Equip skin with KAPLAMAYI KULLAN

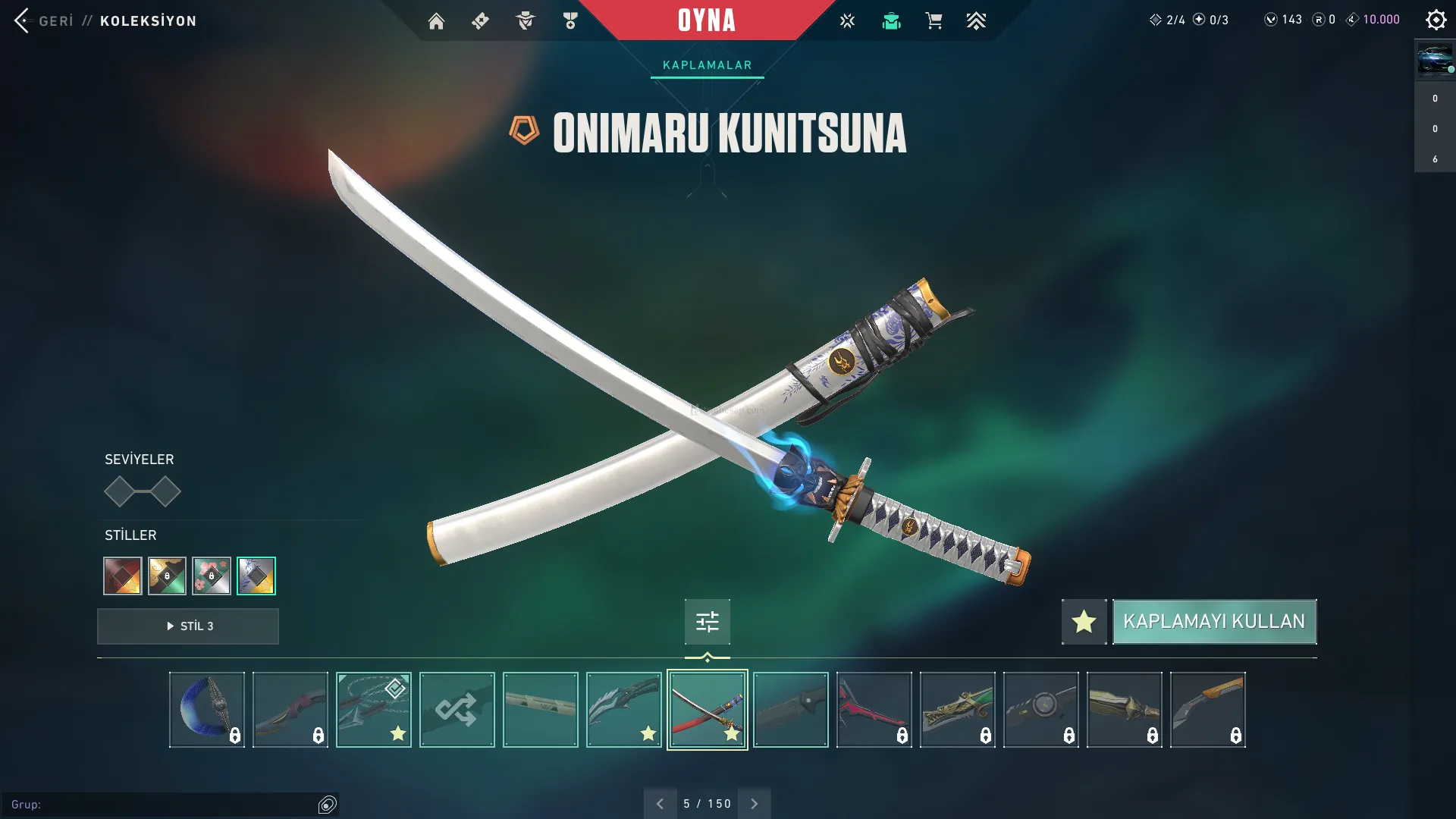click(x=1214, y=622)
